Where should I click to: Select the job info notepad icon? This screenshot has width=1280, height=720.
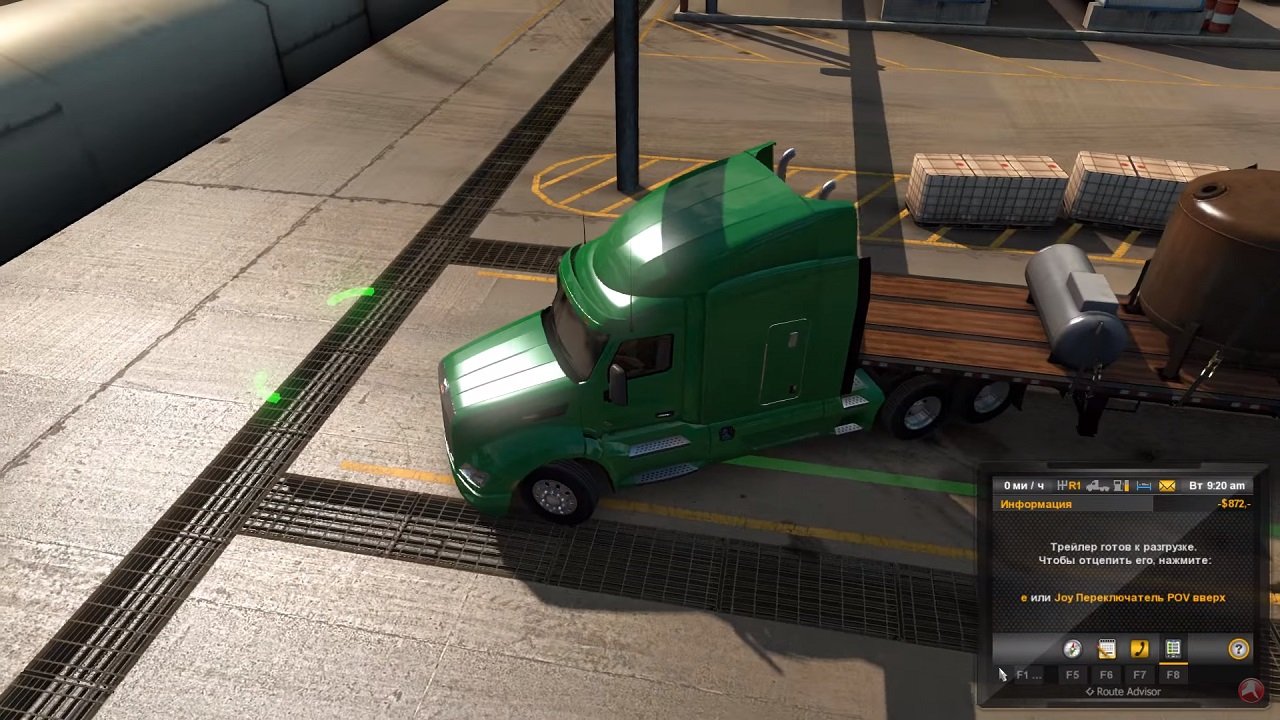pos(1106,649)
